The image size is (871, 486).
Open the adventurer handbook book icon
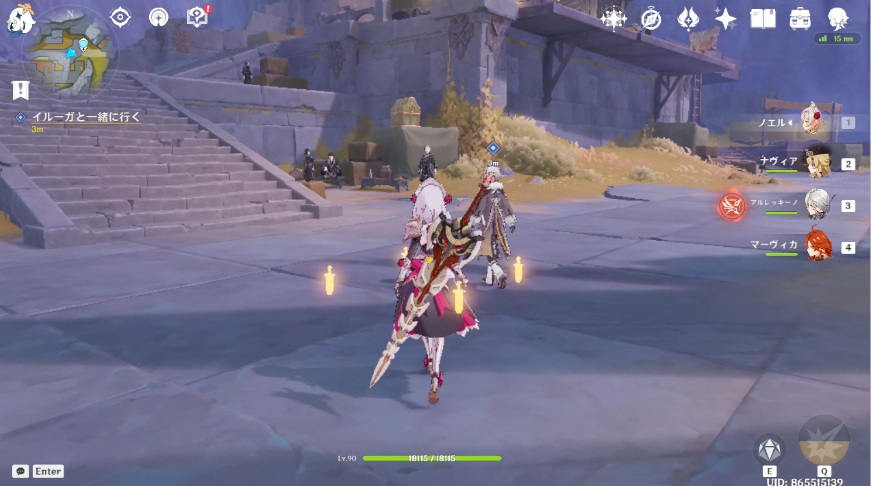[x=763, y=18]
